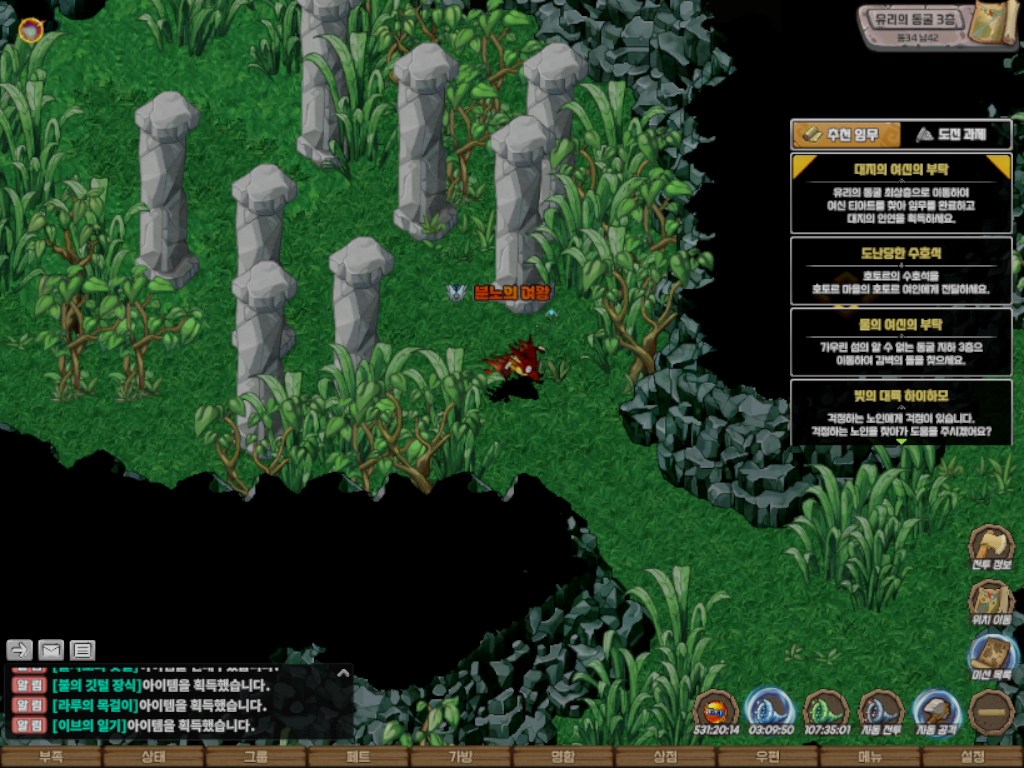Open the 설정 (settings) menu
Image resolution: width=1024 pixels, height=768 pixels.
point(972,757)
